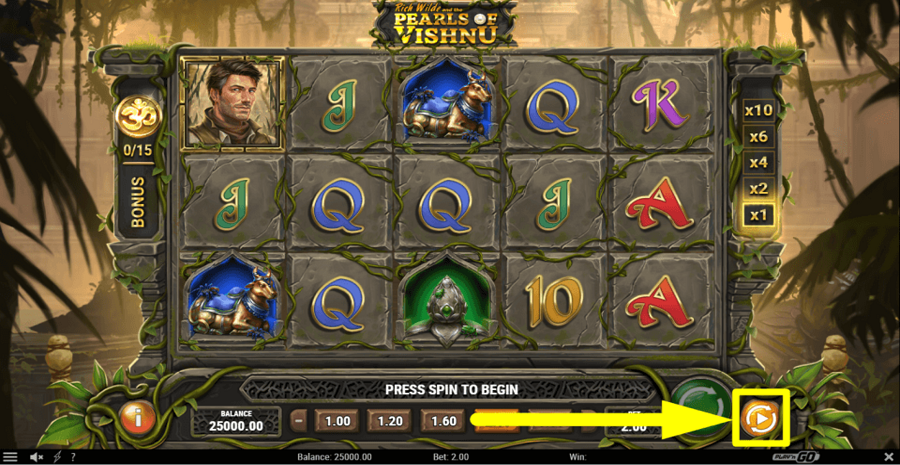Set the bet to 1.60

pos(443,421)
